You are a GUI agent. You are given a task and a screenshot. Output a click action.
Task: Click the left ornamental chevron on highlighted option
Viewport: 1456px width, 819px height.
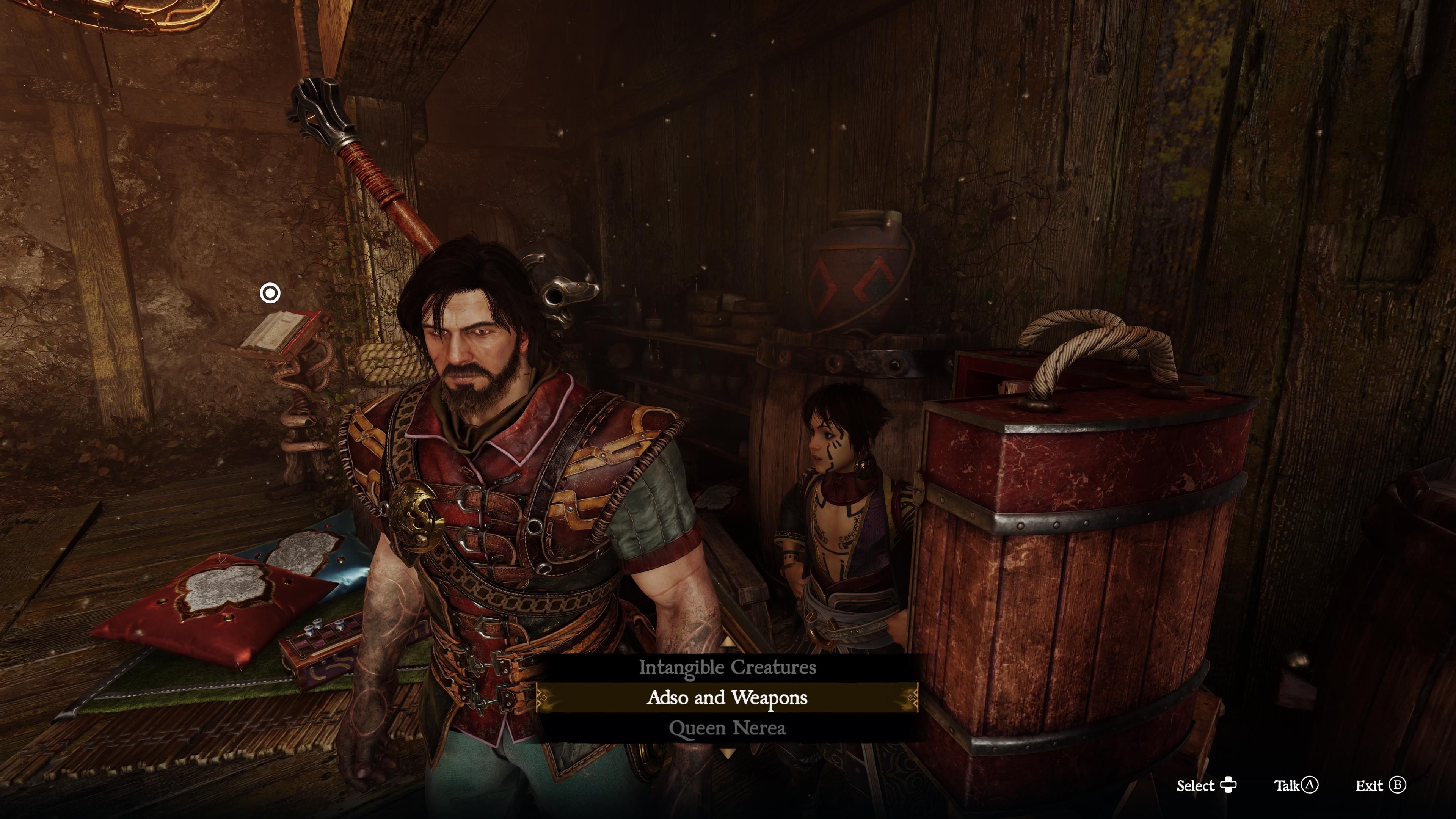[541, 698]
